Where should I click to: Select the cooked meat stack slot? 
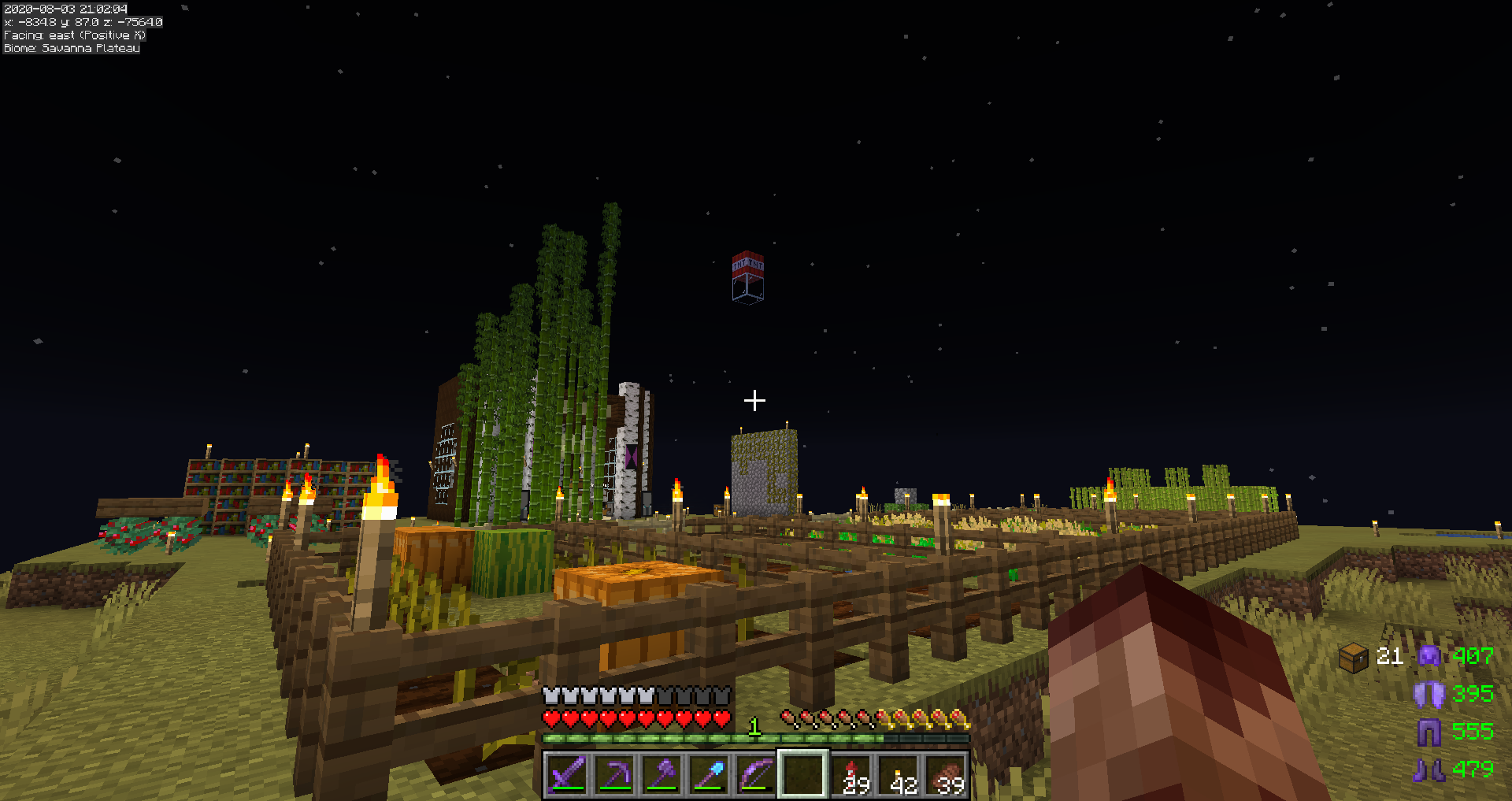tap(947, 774)
